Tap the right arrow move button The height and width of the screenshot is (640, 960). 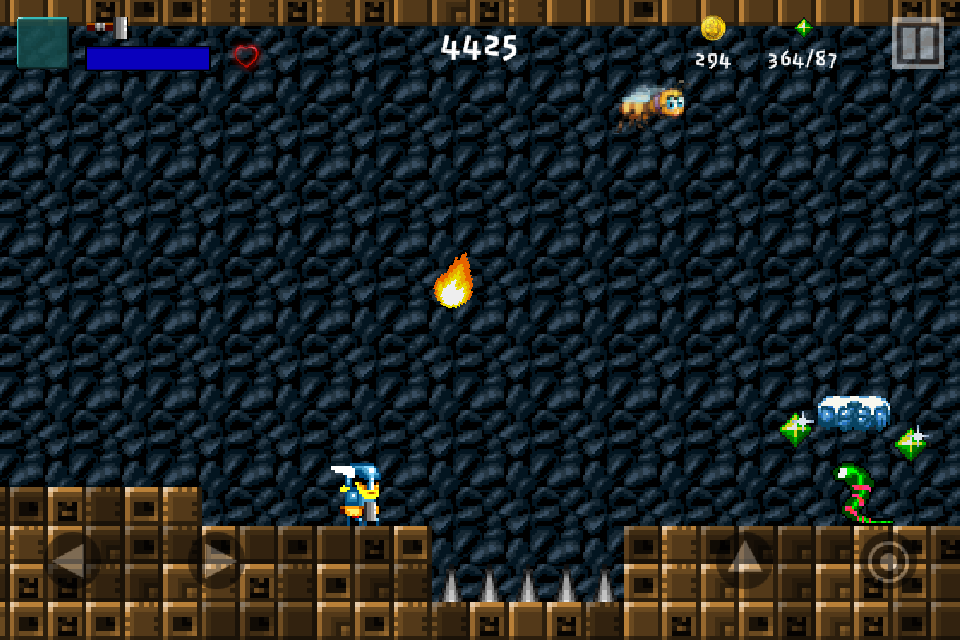(x=216, y=560)
